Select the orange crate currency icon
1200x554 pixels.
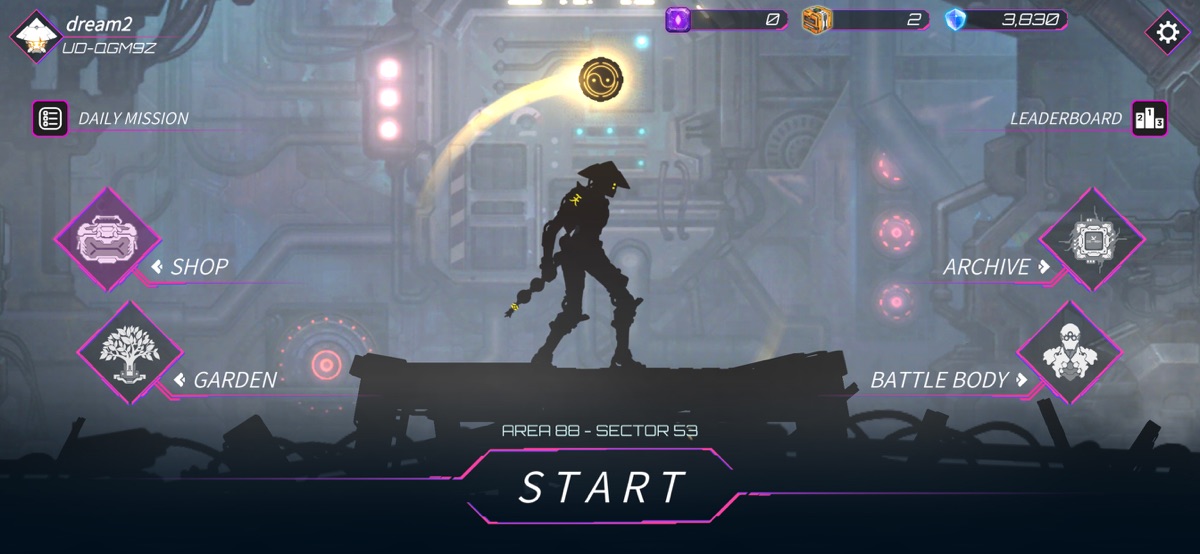pos(817,20)
